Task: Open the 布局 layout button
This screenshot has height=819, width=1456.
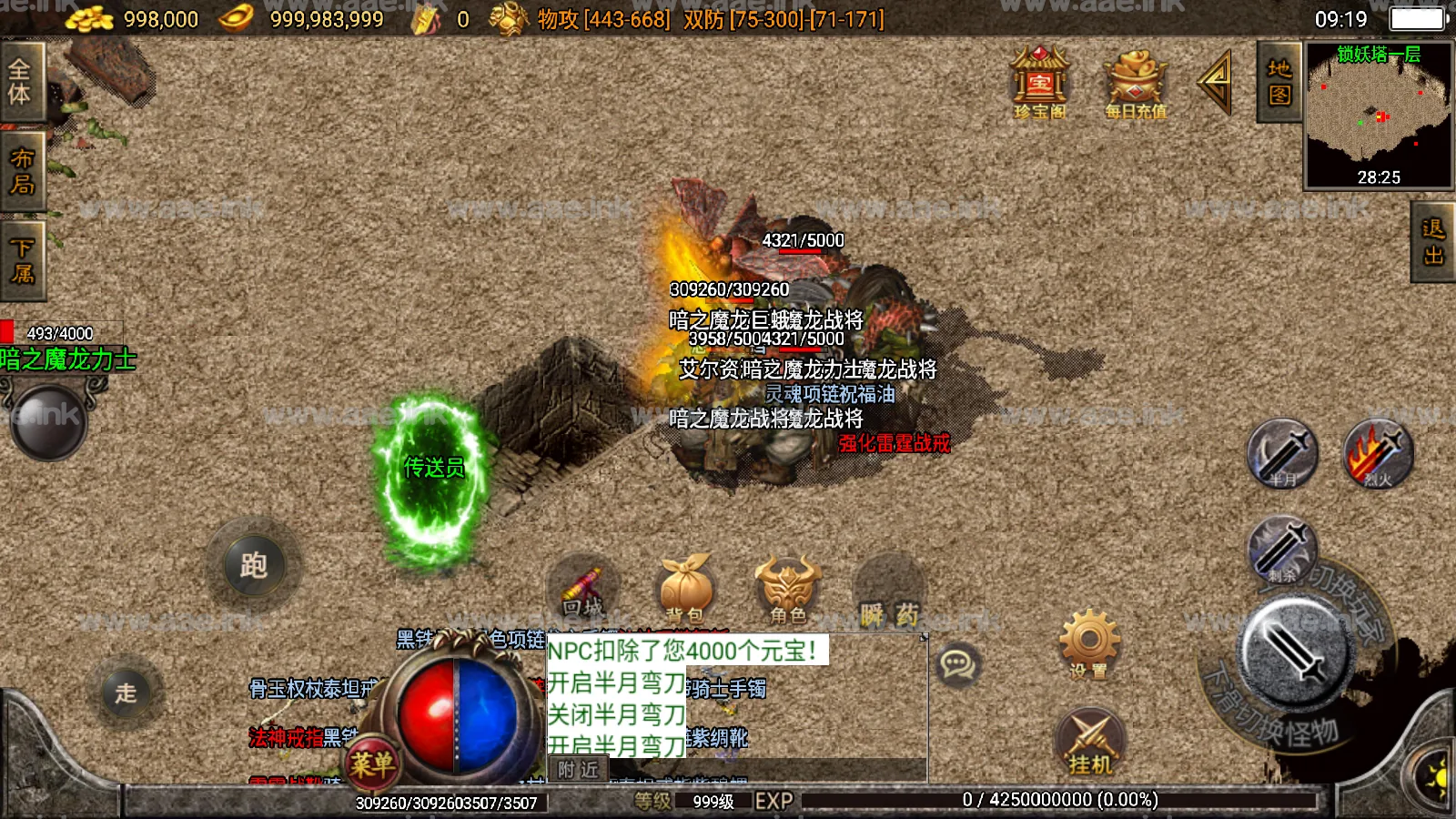Action: pos(22,171)
